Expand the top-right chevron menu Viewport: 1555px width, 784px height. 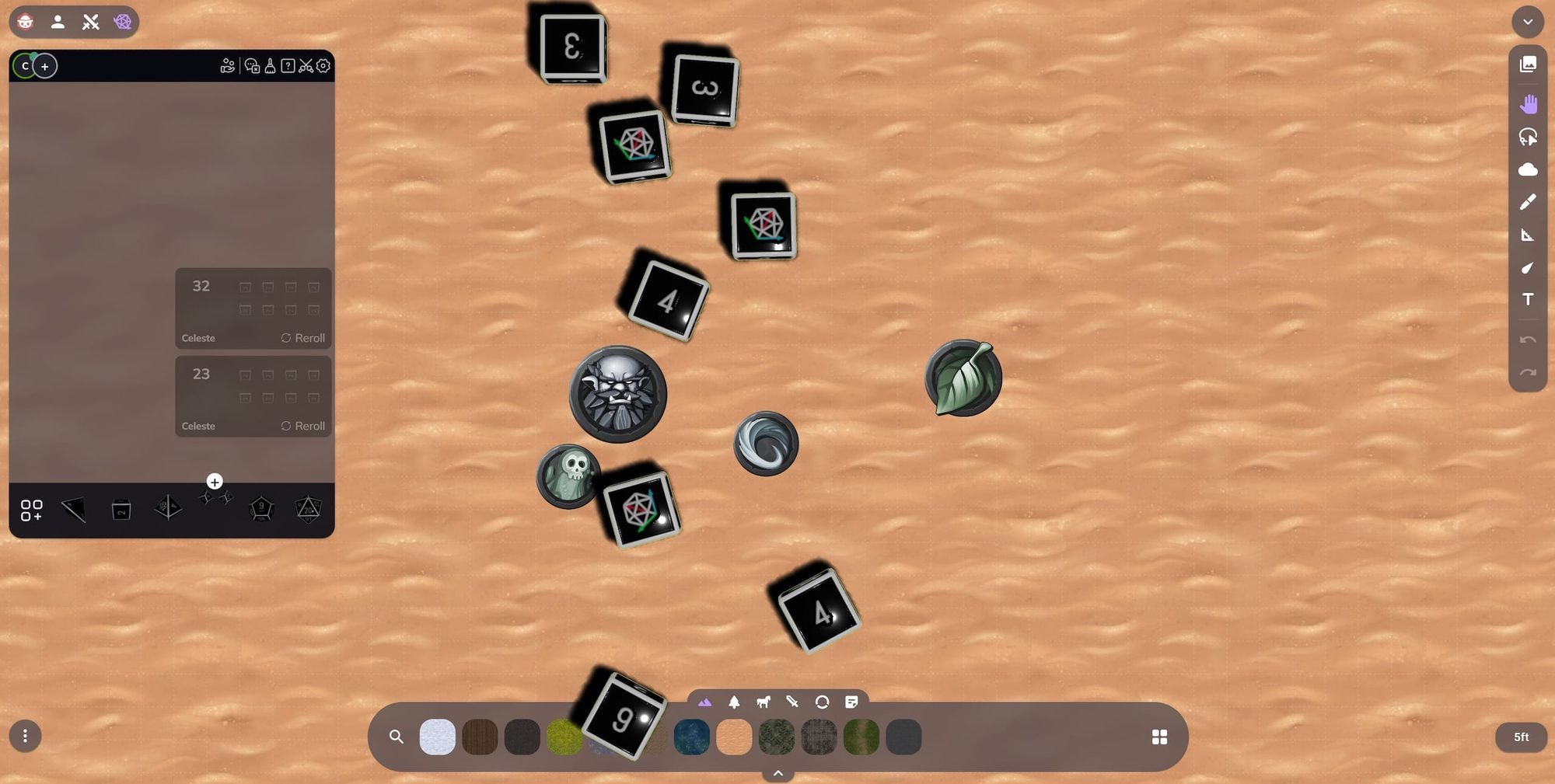point(1527,22)
